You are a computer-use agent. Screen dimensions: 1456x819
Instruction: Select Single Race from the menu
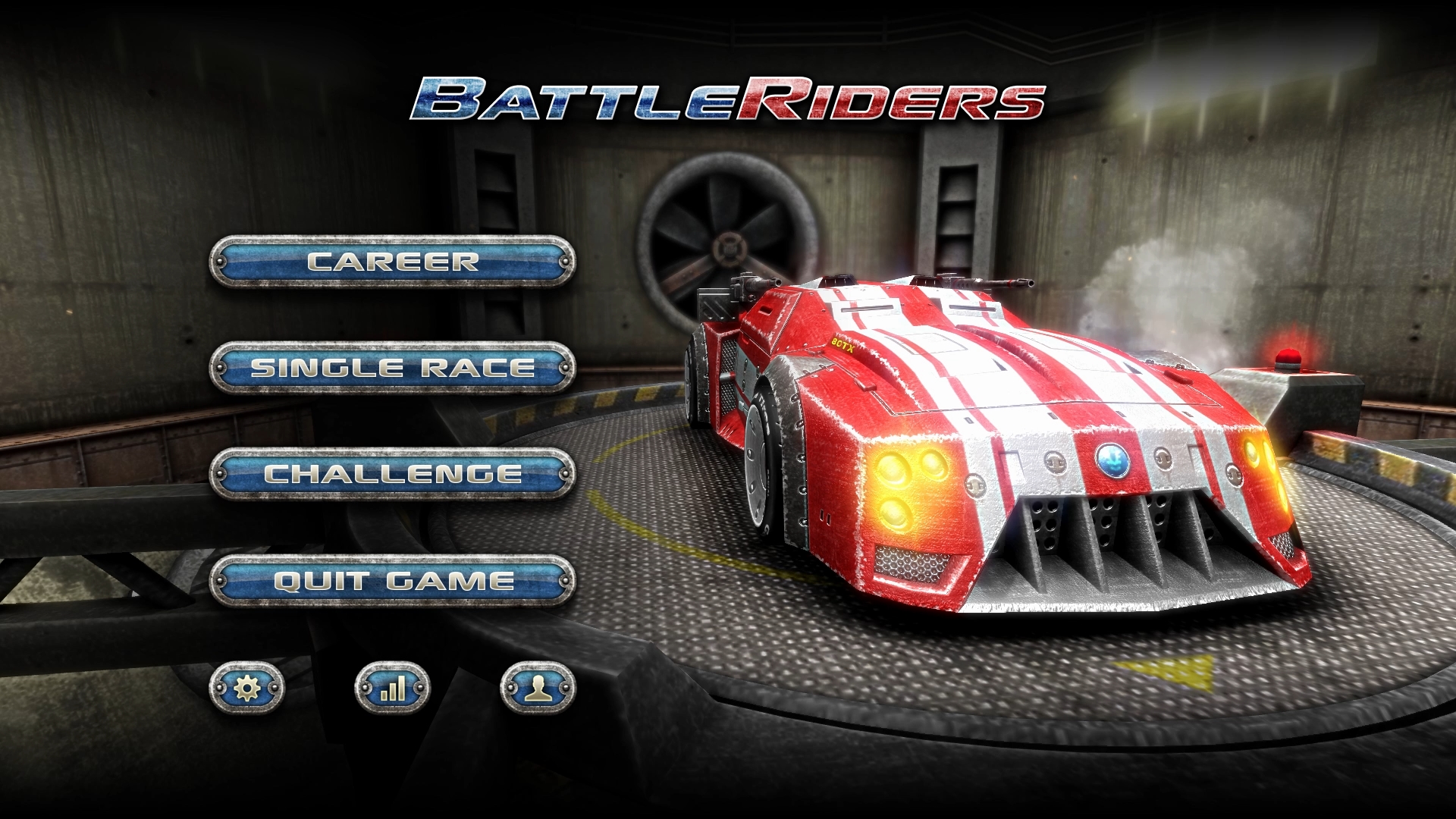point(392,368)
